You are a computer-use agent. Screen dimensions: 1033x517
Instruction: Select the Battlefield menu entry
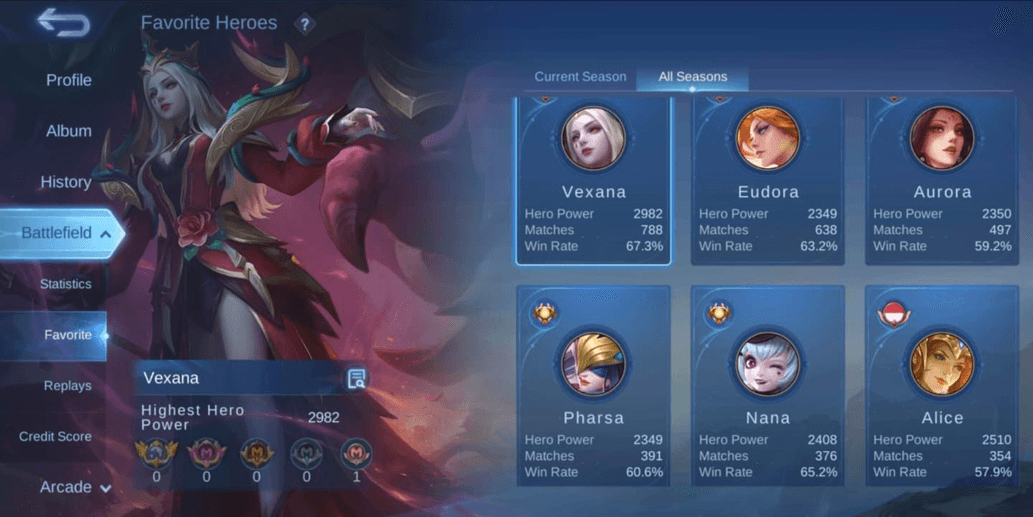(x=58, y=233)
